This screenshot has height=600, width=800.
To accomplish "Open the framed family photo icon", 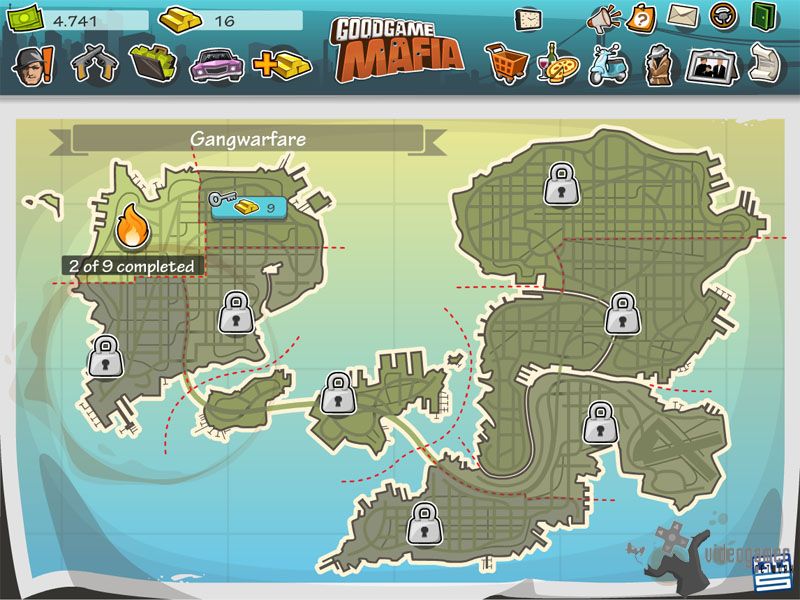I will click(710, 65).
